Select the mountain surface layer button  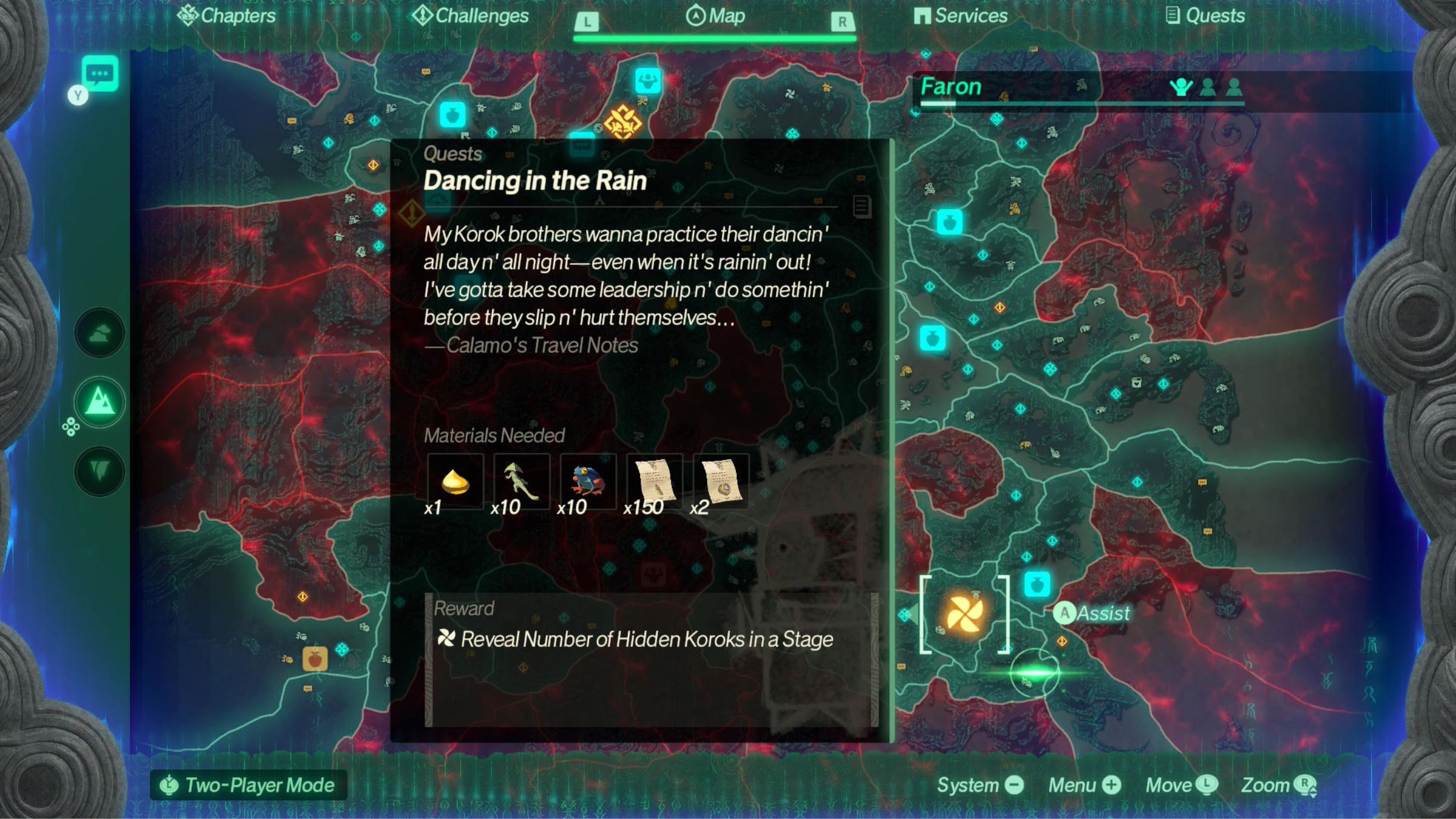click(x=99, y=402)
